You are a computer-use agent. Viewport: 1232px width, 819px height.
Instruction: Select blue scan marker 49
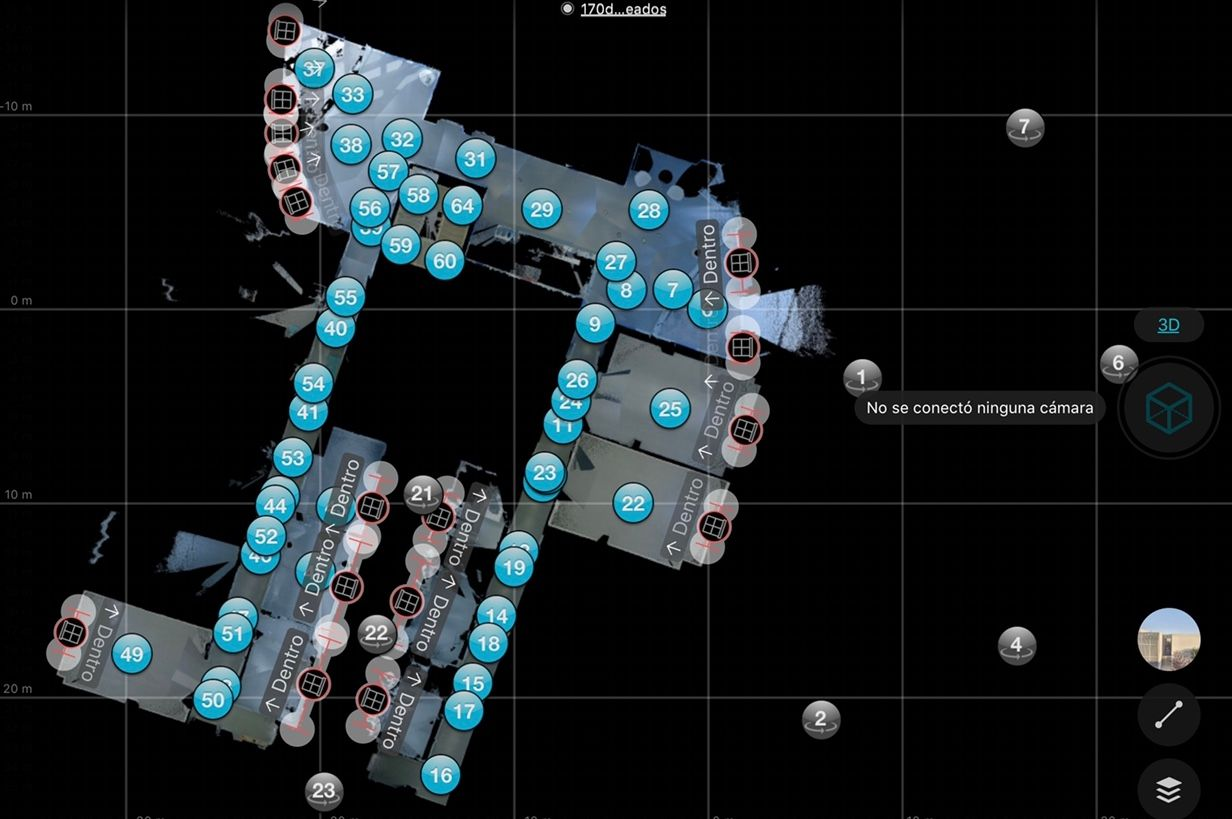[130, 655]
